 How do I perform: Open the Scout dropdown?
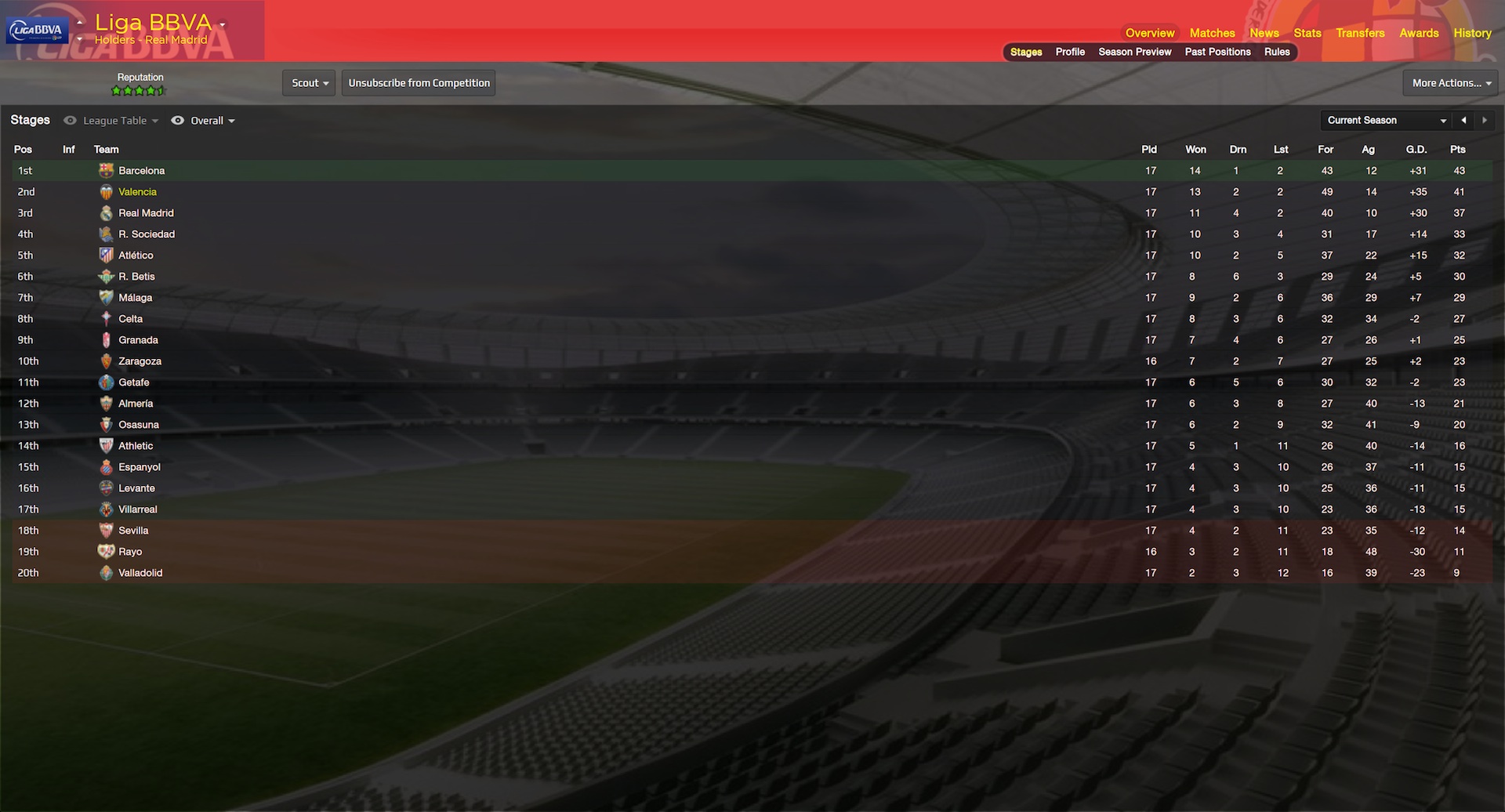[310, 83]
